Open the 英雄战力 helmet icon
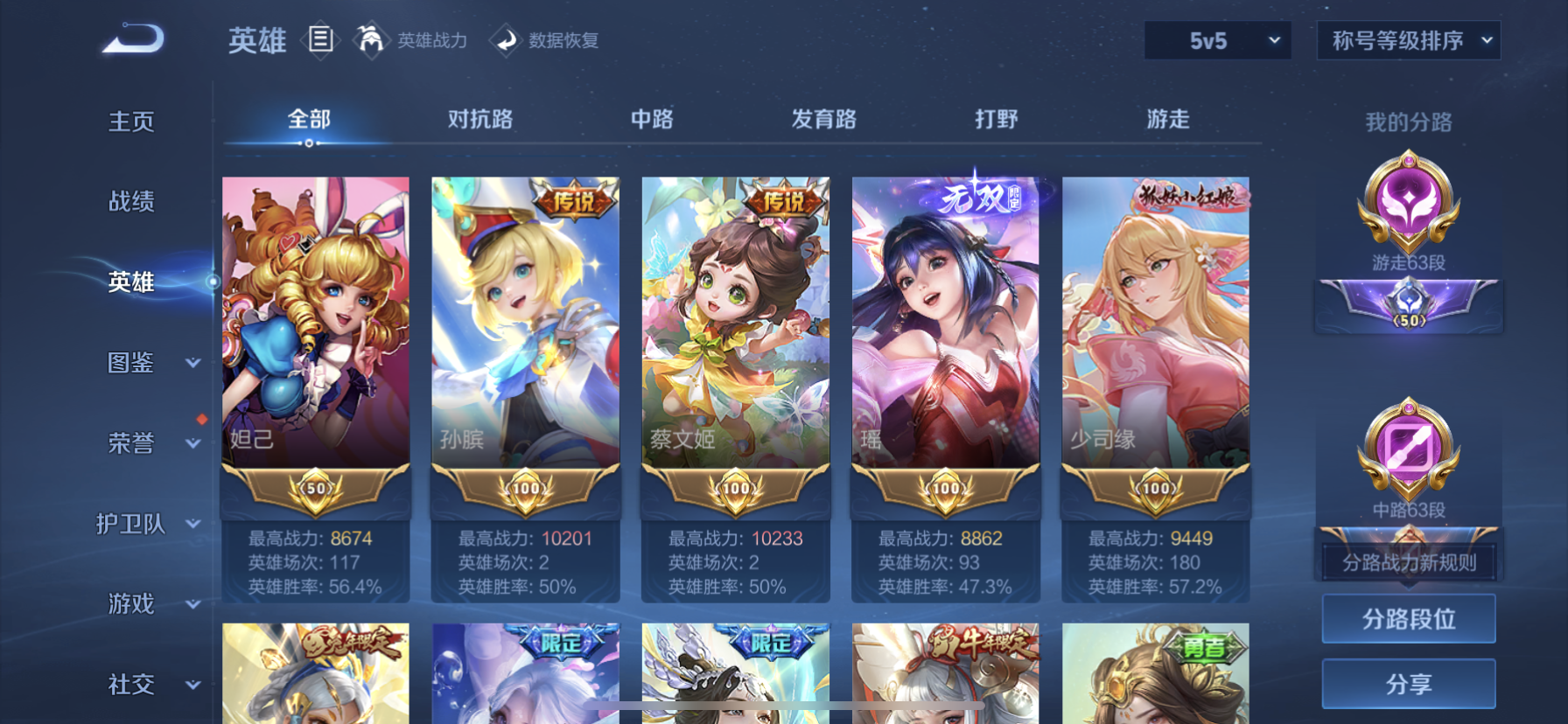The image size is (1568, 724). pos(371,40)
